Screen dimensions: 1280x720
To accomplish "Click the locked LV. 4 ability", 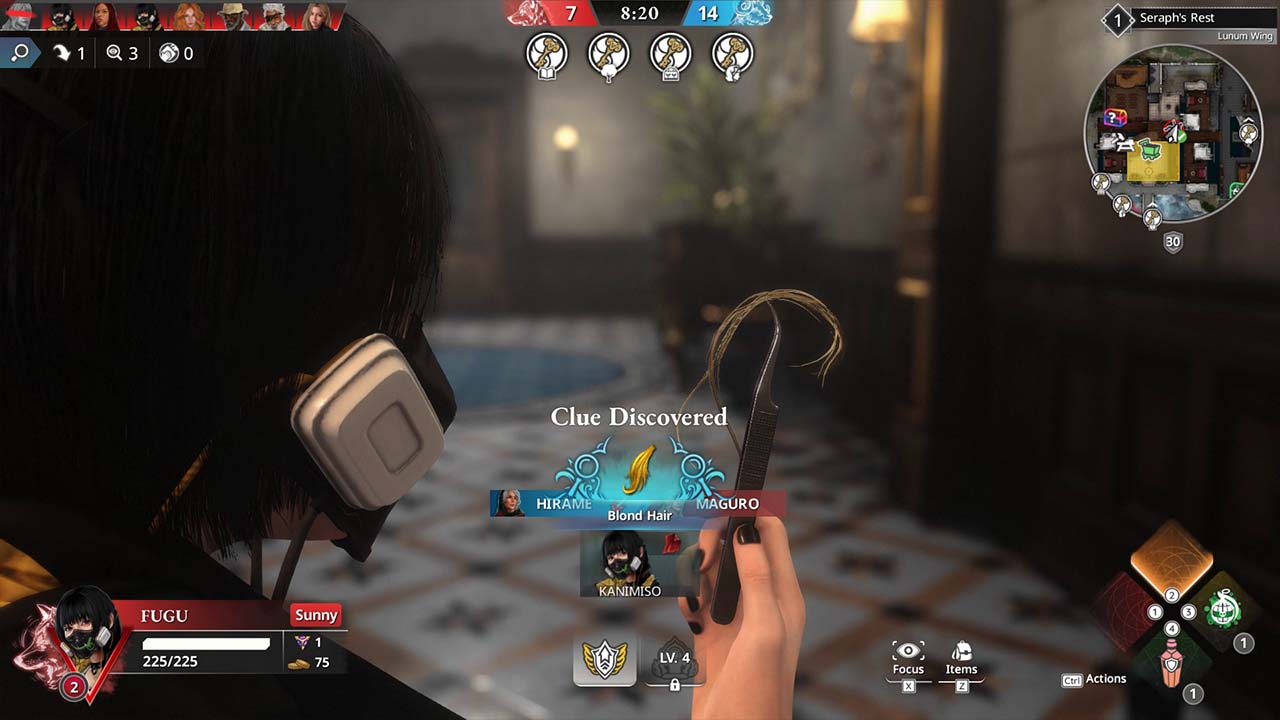I will 674,661.
